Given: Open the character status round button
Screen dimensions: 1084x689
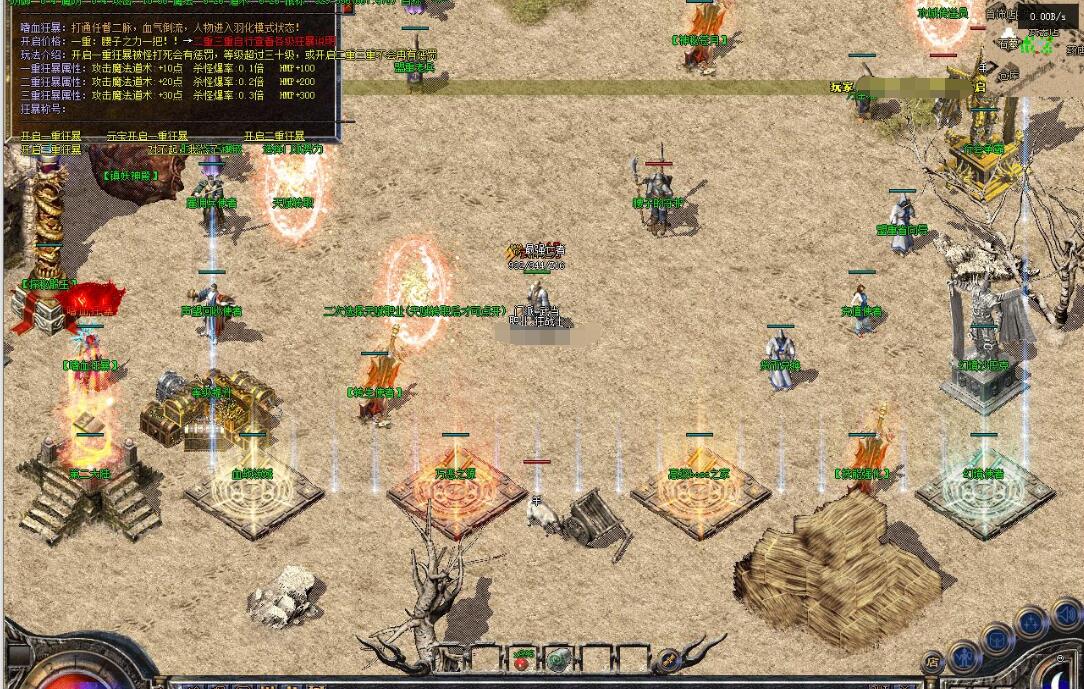Looking at the screenshot, I should (964, 655).
